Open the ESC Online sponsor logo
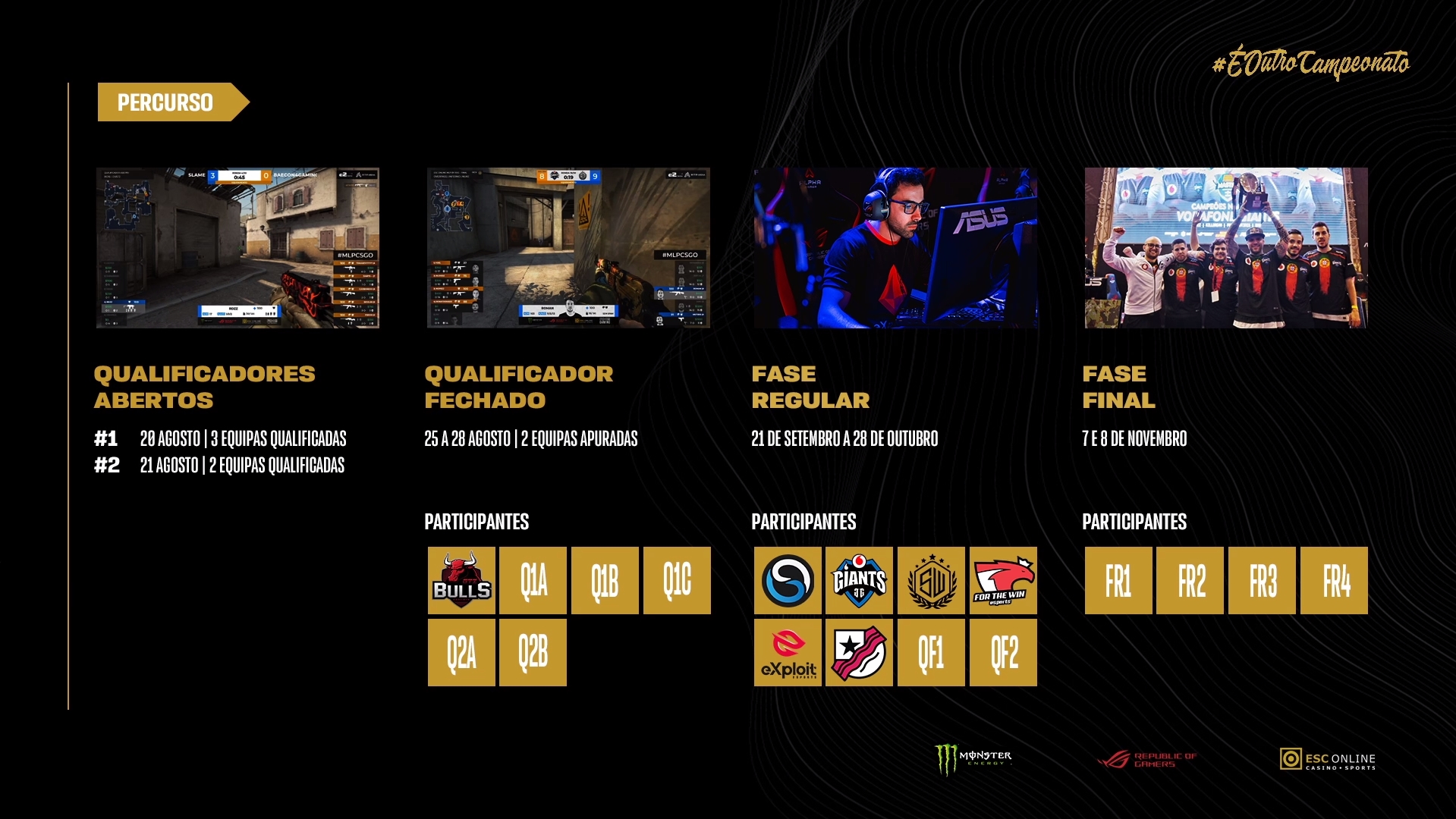The width and height of the screenshot is (1456, 819). [1328, 759]
